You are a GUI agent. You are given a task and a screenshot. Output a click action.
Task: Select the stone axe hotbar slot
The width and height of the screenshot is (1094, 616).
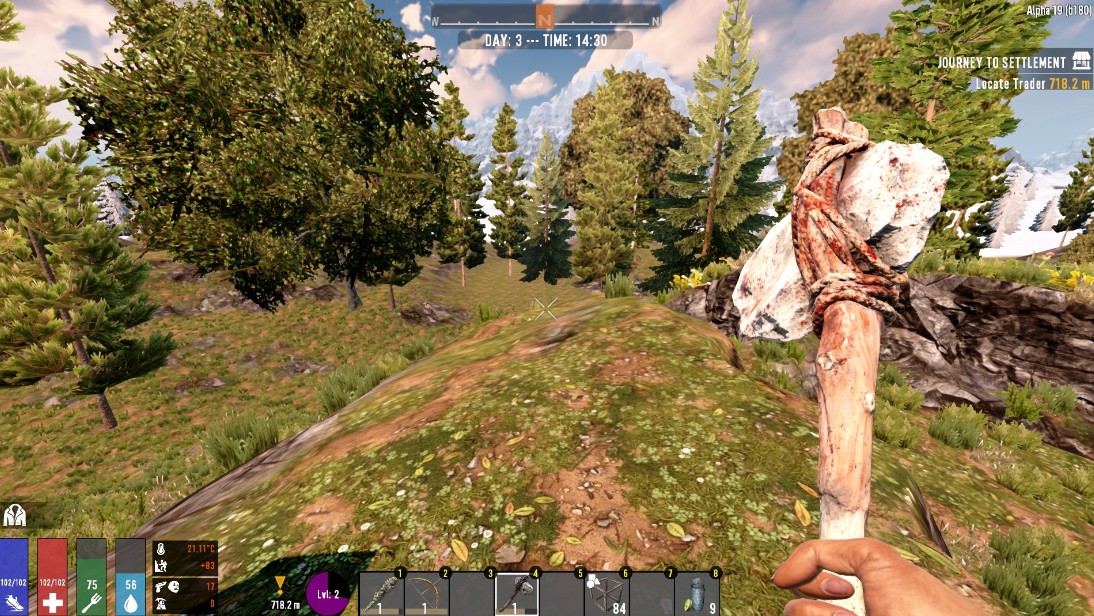tap(516, 594)
